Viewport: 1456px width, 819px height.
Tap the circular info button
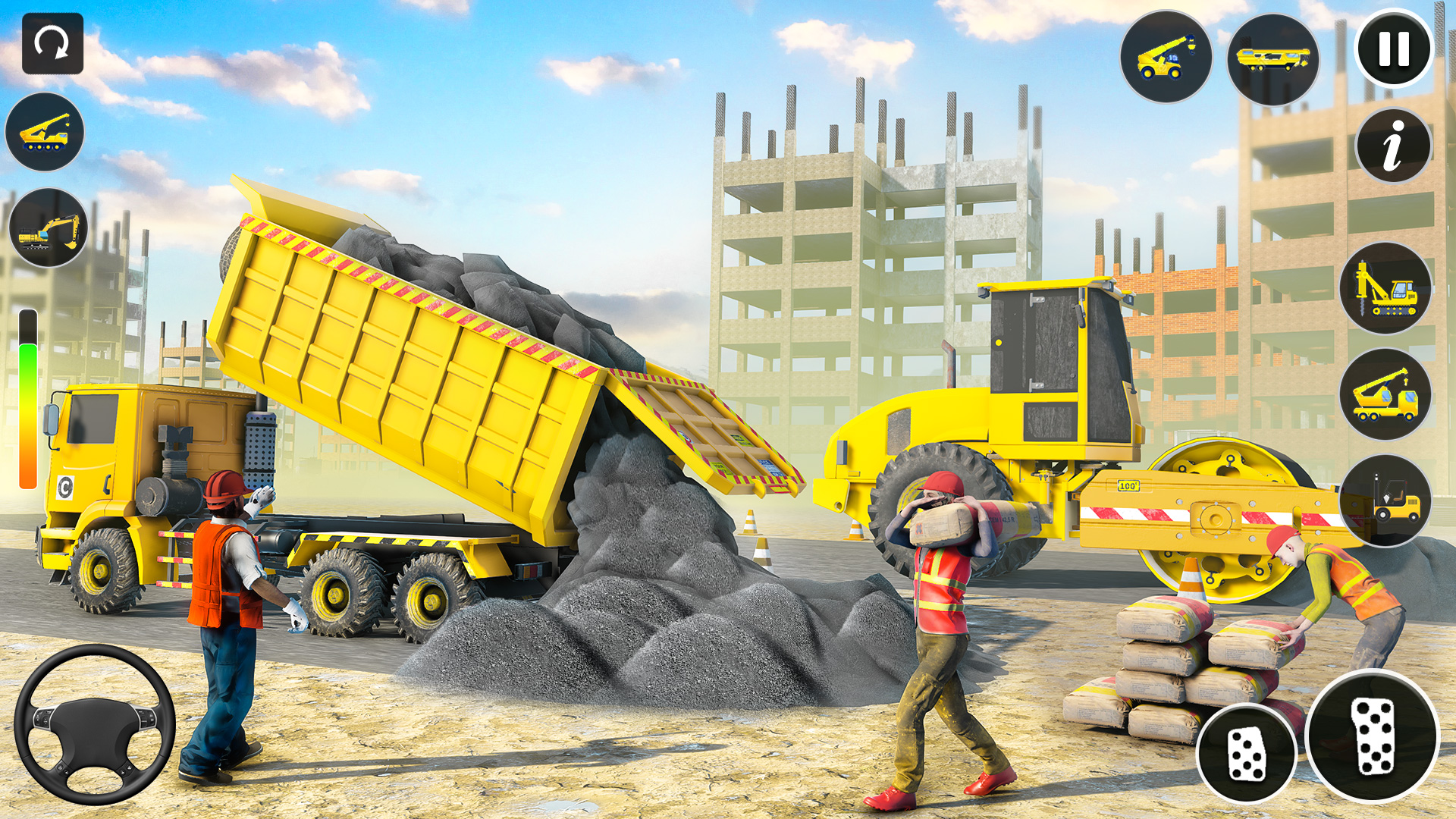pyautogui.click(x=1394, y=144)
